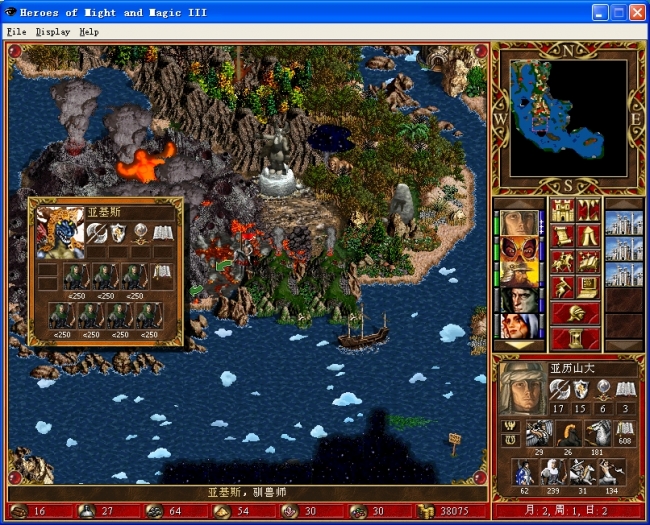Move the hero with horseman button
The height and width of the screenshot is (525, 650).
pyautogui.click(x=562, y=262)
